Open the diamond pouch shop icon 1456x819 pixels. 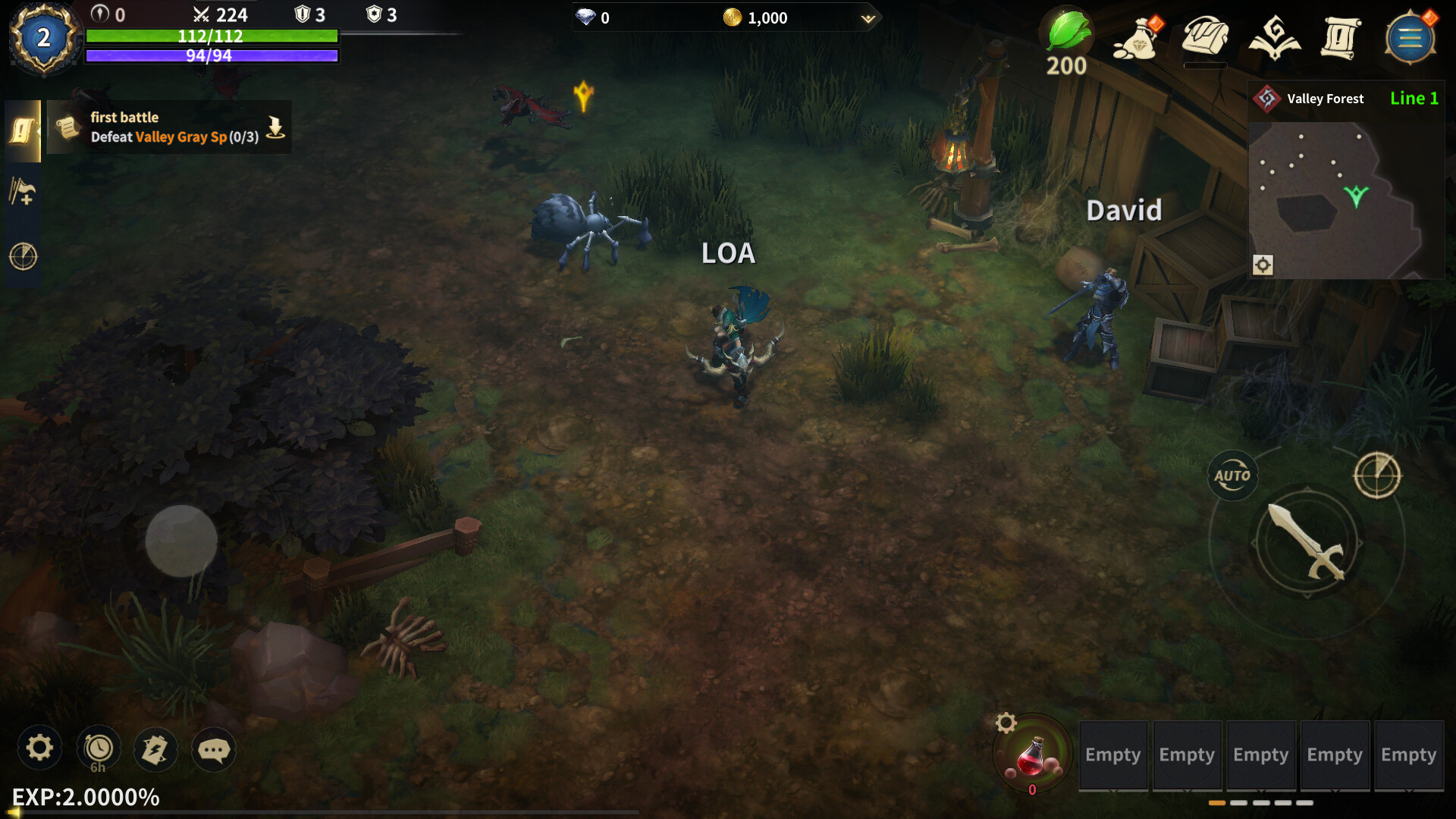pyautogui.click(x=1135, y=39)
